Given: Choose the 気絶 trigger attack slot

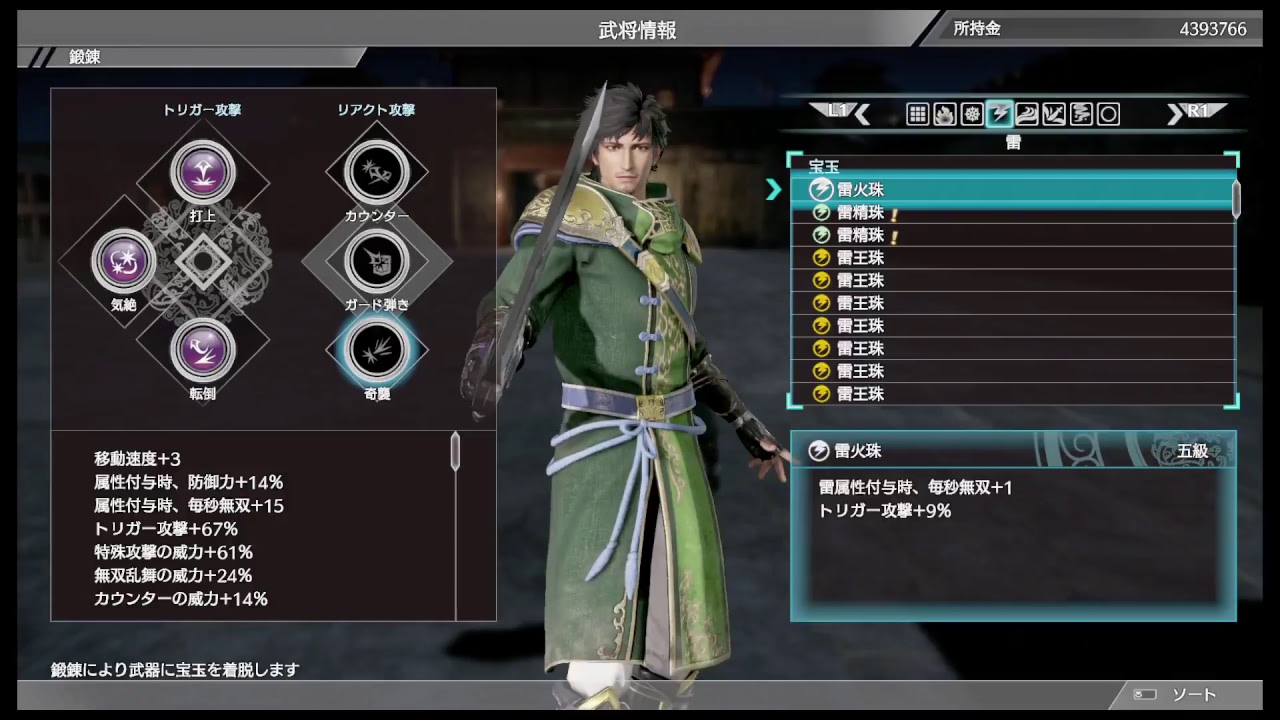Looking at the screenshot, I should [124, 262].
